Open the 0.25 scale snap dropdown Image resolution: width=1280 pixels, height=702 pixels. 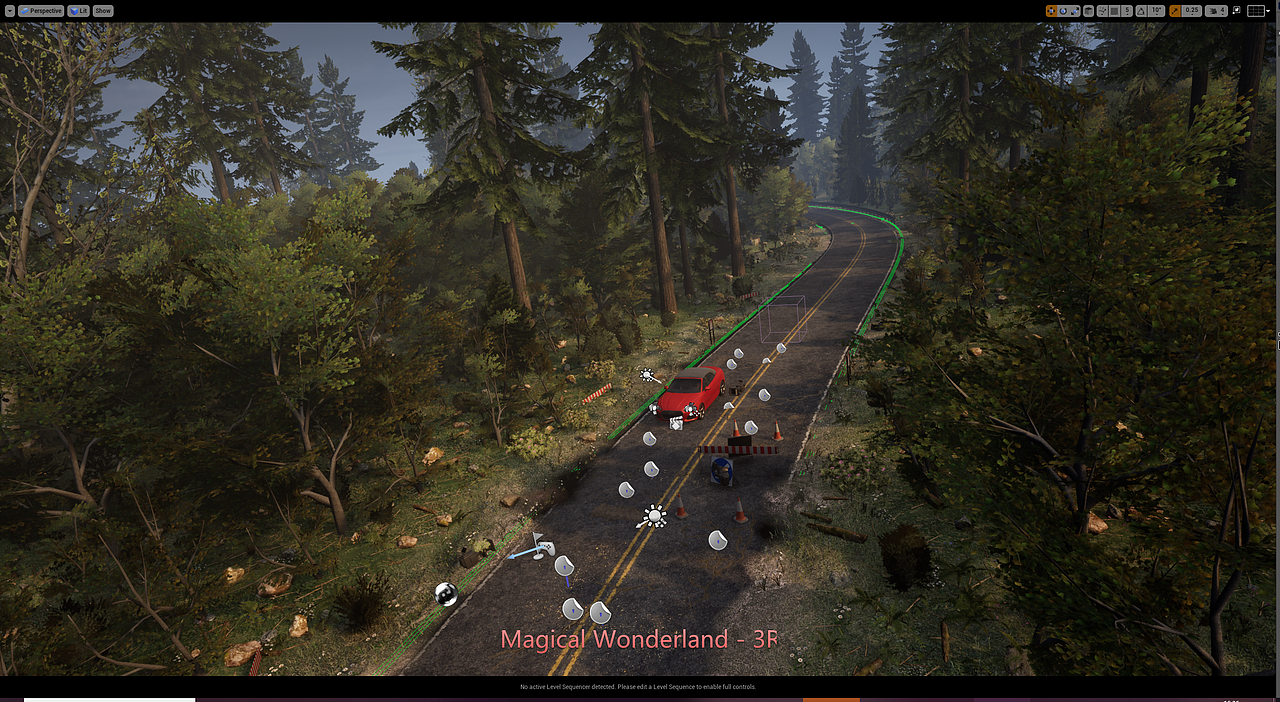coord(1191,11)
